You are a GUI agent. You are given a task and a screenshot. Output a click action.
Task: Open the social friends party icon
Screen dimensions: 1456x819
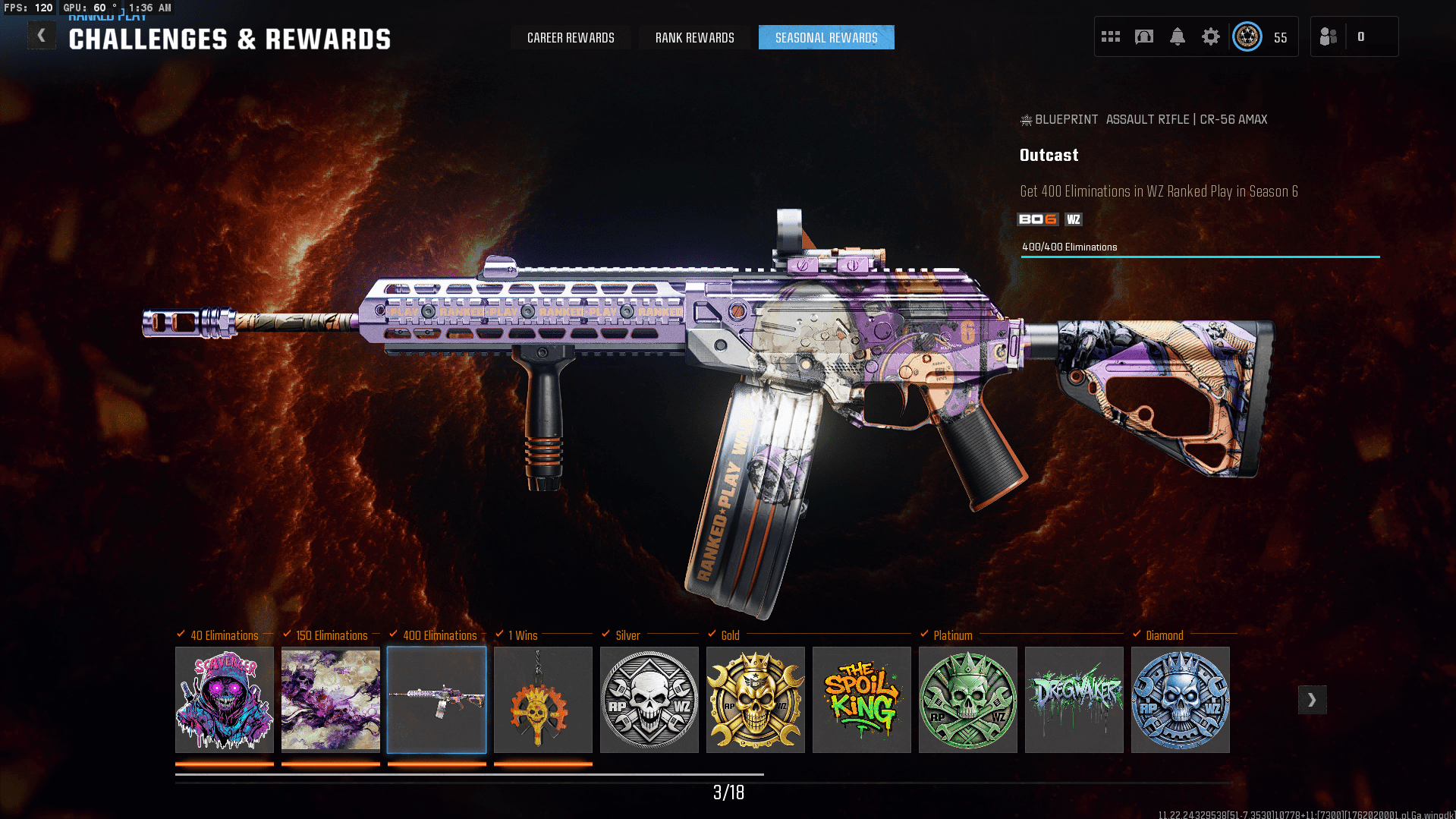(x=1329, y=36)
